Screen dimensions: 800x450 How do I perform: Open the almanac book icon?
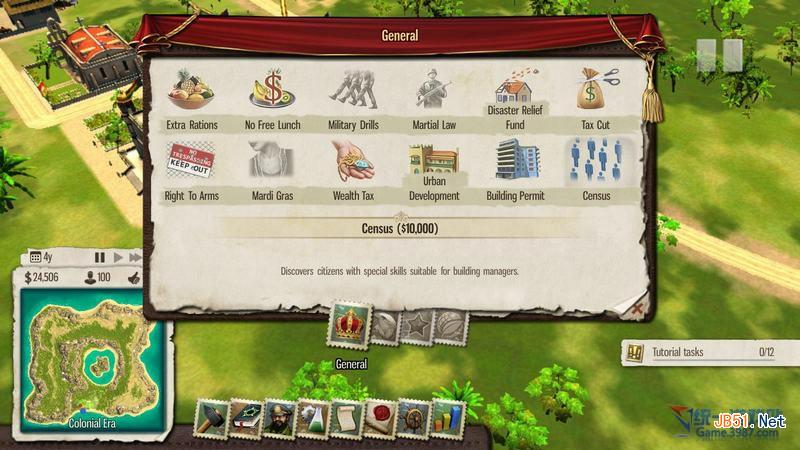[245, 419]
